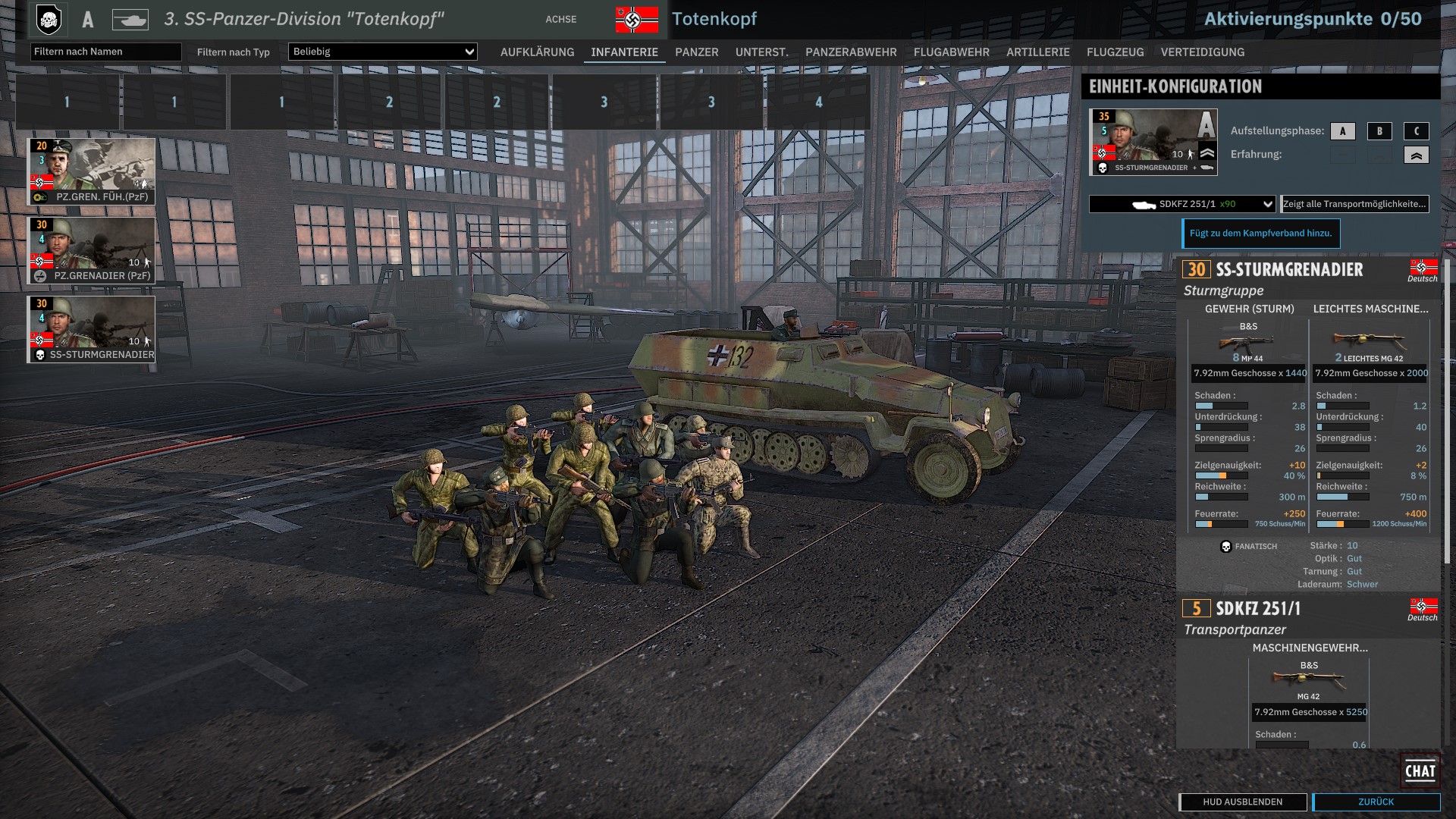Pick the SS-STURMGRENADIER card in the unit list
This screenshot has height=819, width=1456.
pyautogui.click(x=92, y=329)
